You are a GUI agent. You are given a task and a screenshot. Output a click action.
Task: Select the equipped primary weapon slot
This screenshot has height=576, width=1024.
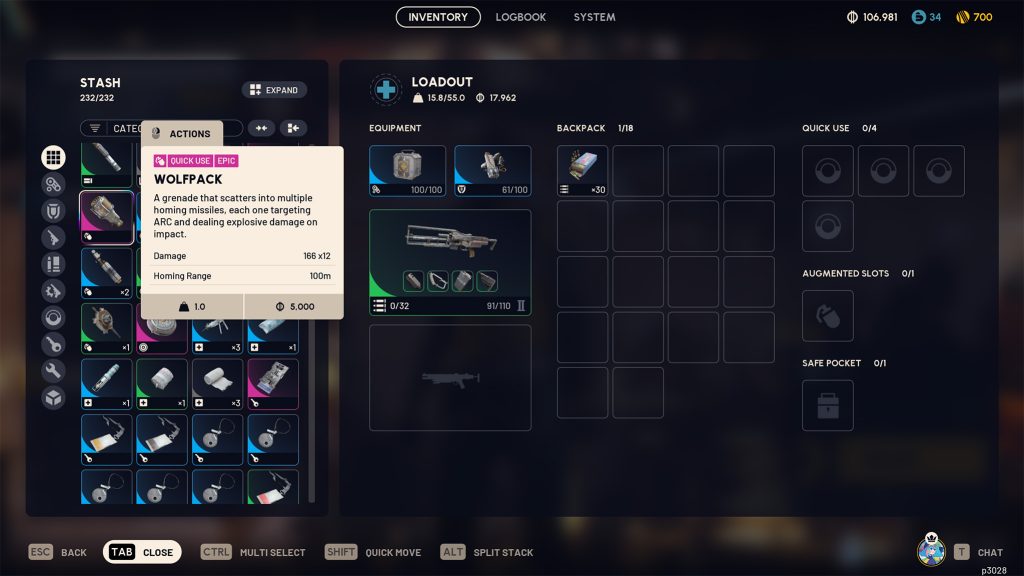tap(450, 262)
